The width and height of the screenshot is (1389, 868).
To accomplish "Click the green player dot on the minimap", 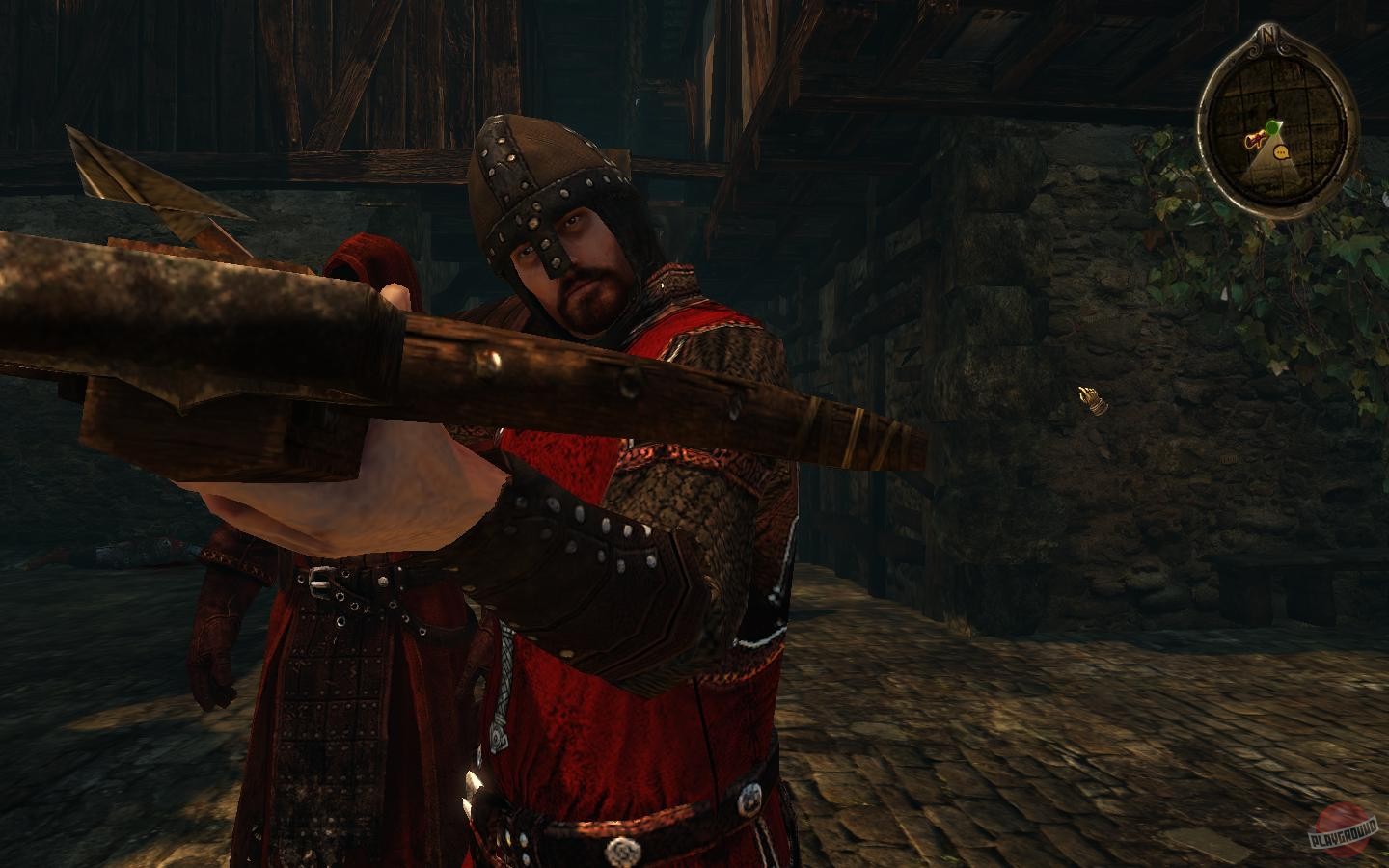I will tap(1272, 127).
